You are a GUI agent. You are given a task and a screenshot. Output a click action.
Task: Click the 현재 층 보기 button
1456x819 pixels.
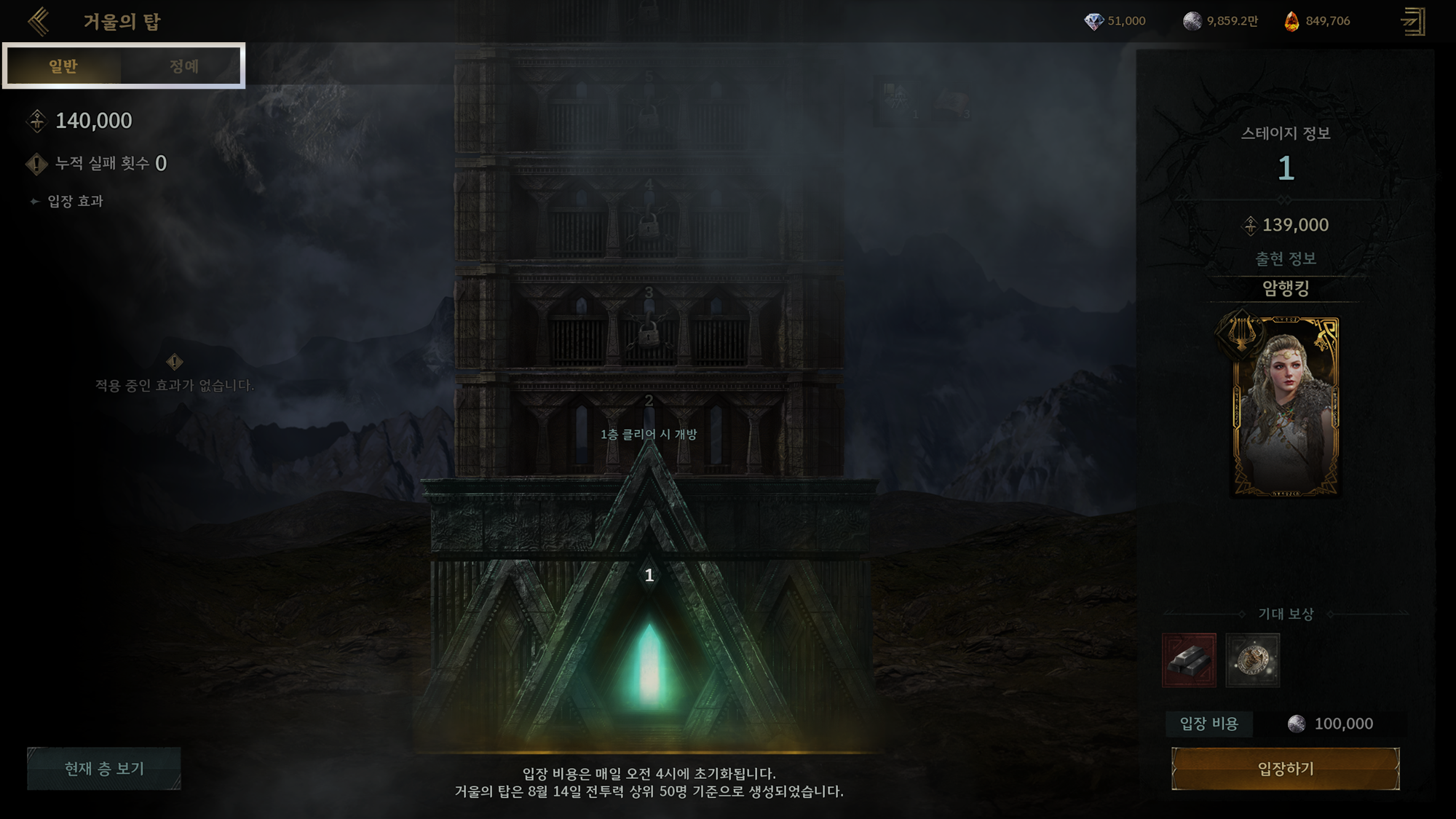pyautogui.click(x=104, y=769)
